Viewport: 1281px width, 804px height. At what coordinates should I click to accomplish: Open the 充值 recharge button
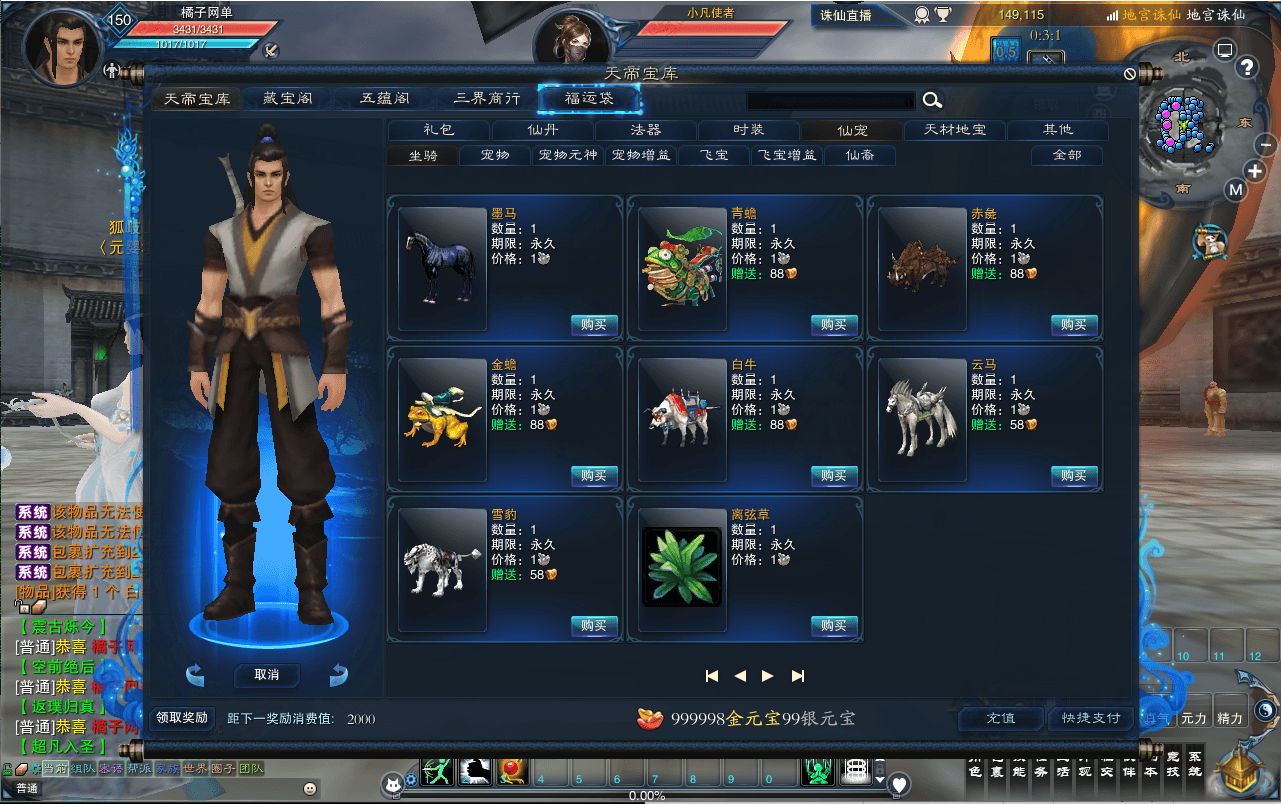(x=1000, y=718)
